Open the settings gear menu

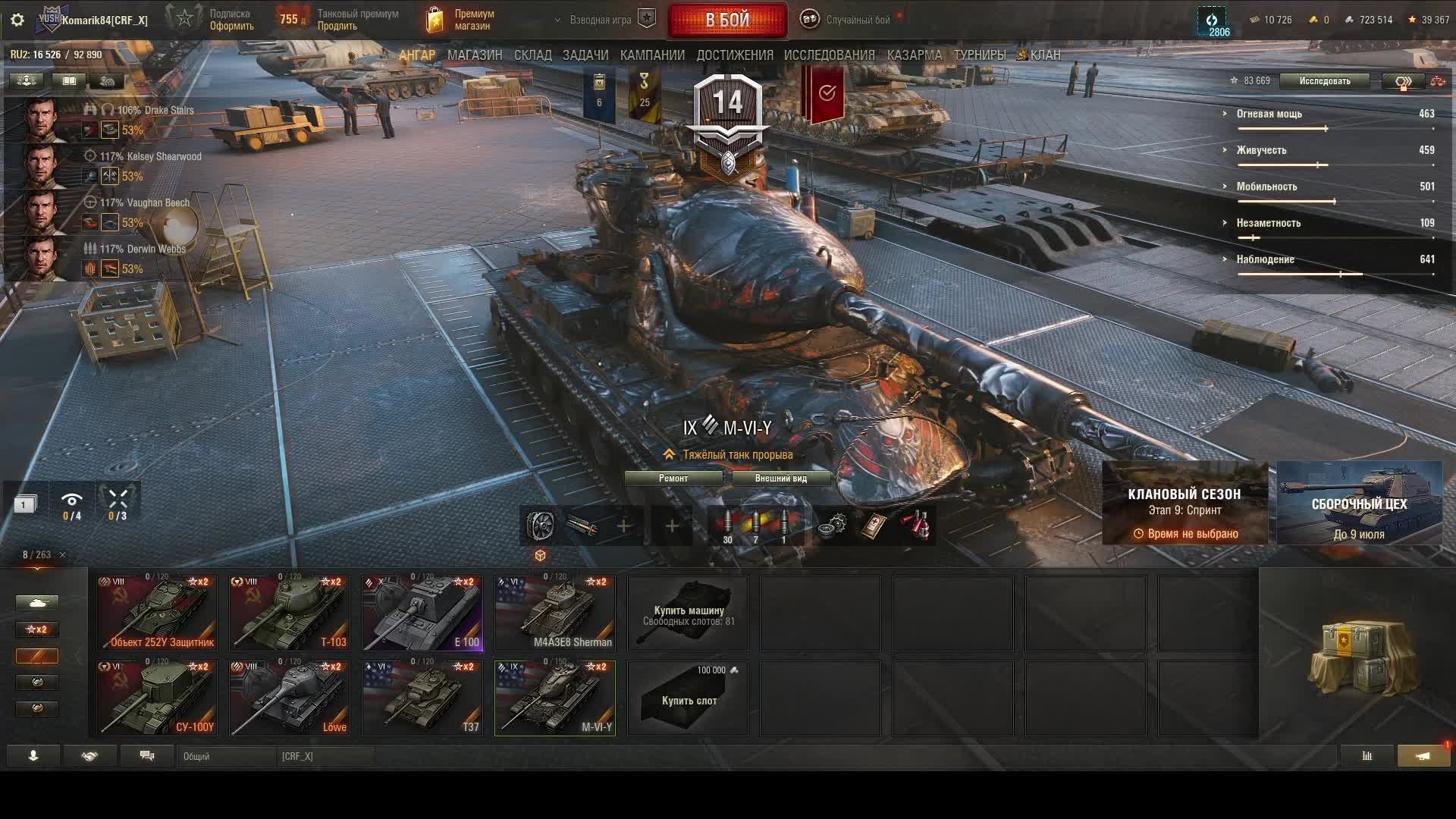coord(17,20)
